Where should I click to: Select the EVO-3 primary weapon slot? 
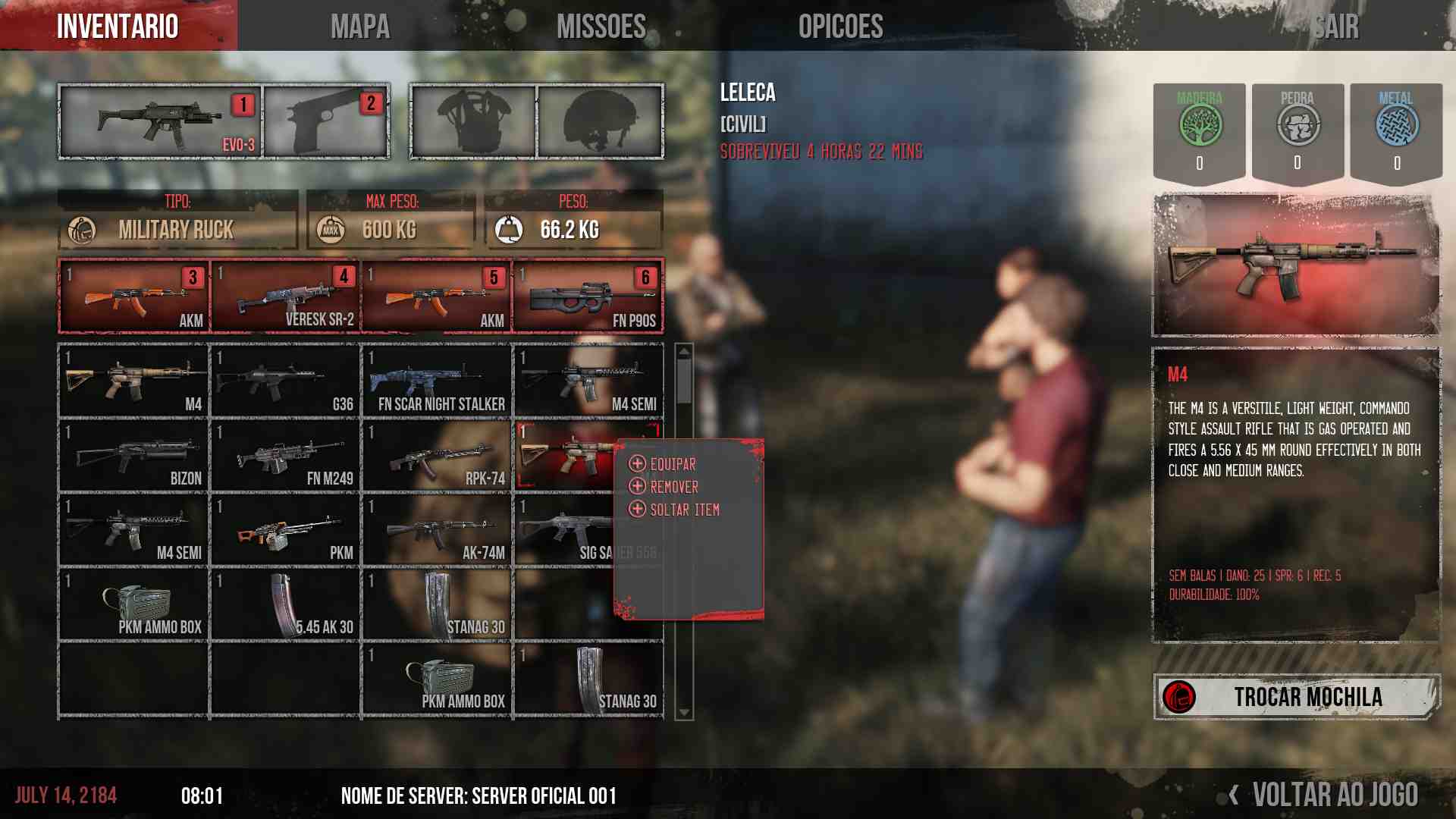[160, 121]
